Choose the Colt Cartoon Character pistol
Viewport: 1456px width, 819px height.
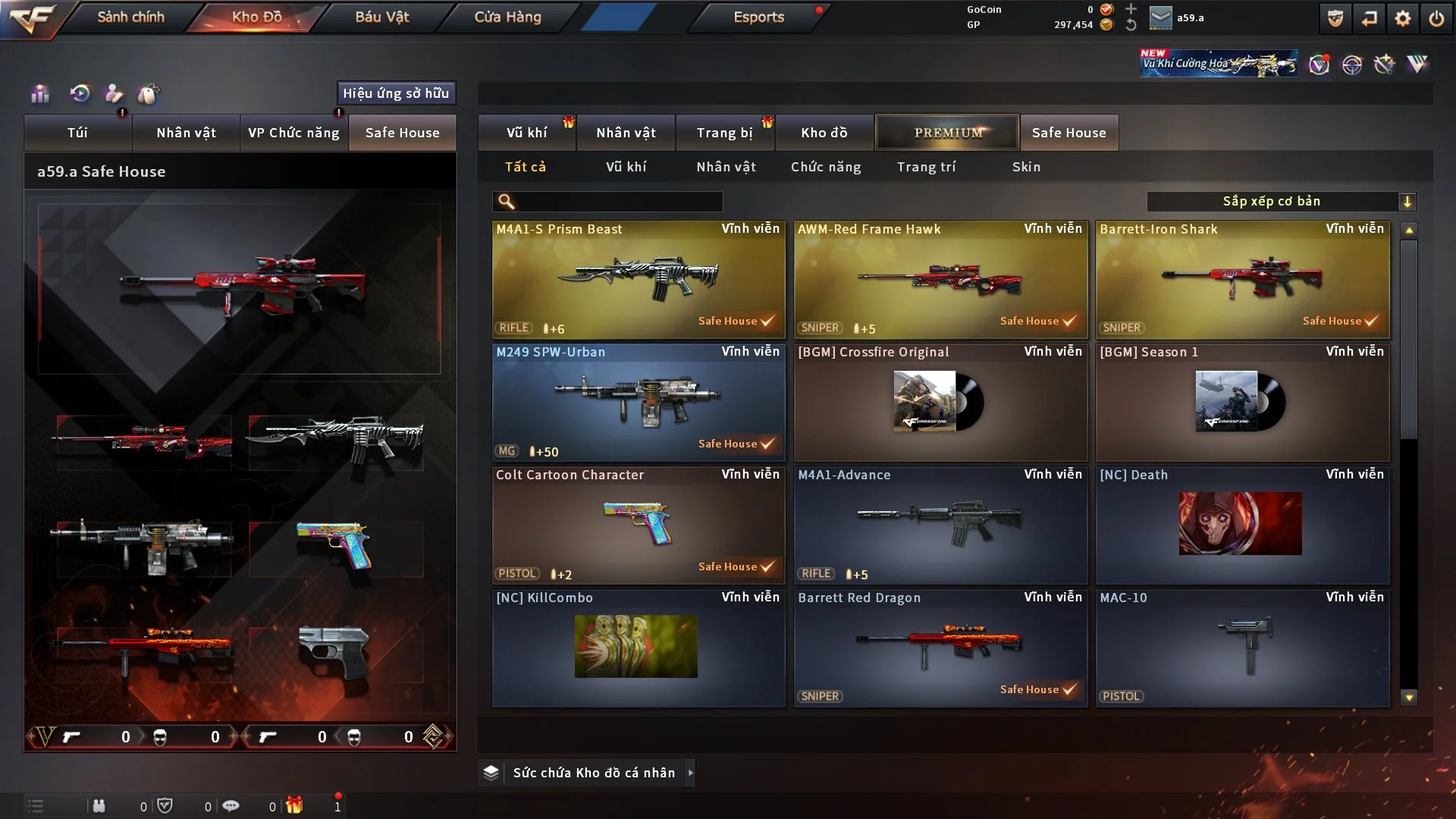tap(639, 525)
